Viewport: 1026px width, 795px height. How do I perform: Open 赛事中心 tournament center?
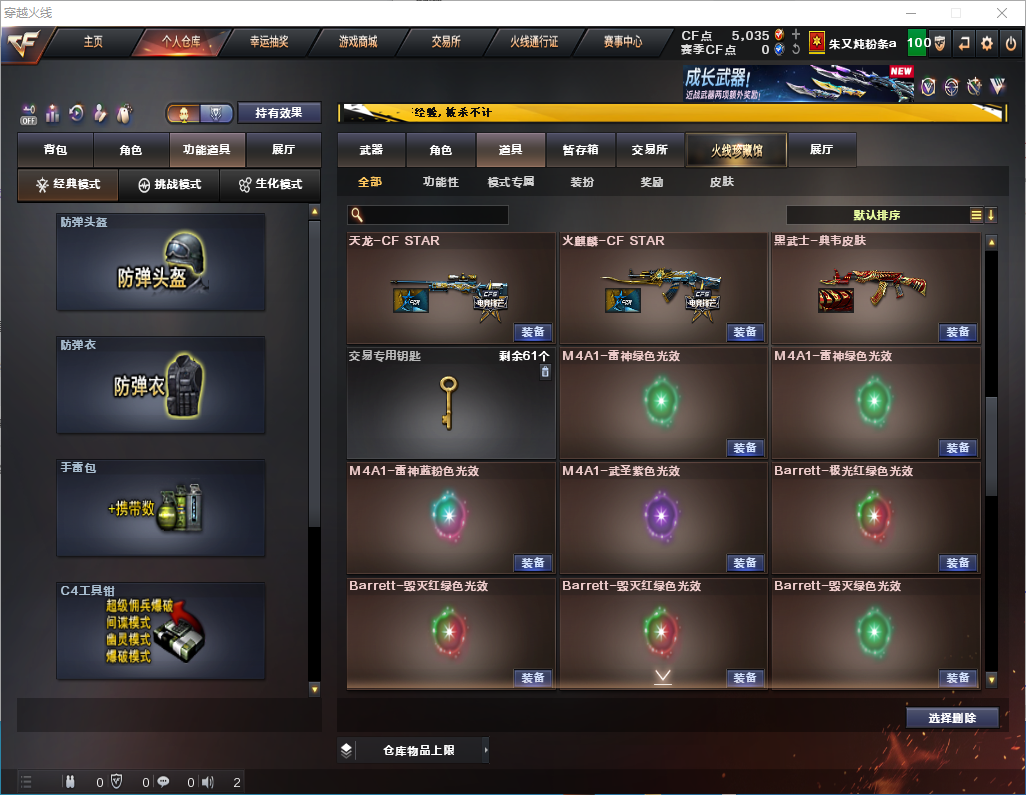622,42
